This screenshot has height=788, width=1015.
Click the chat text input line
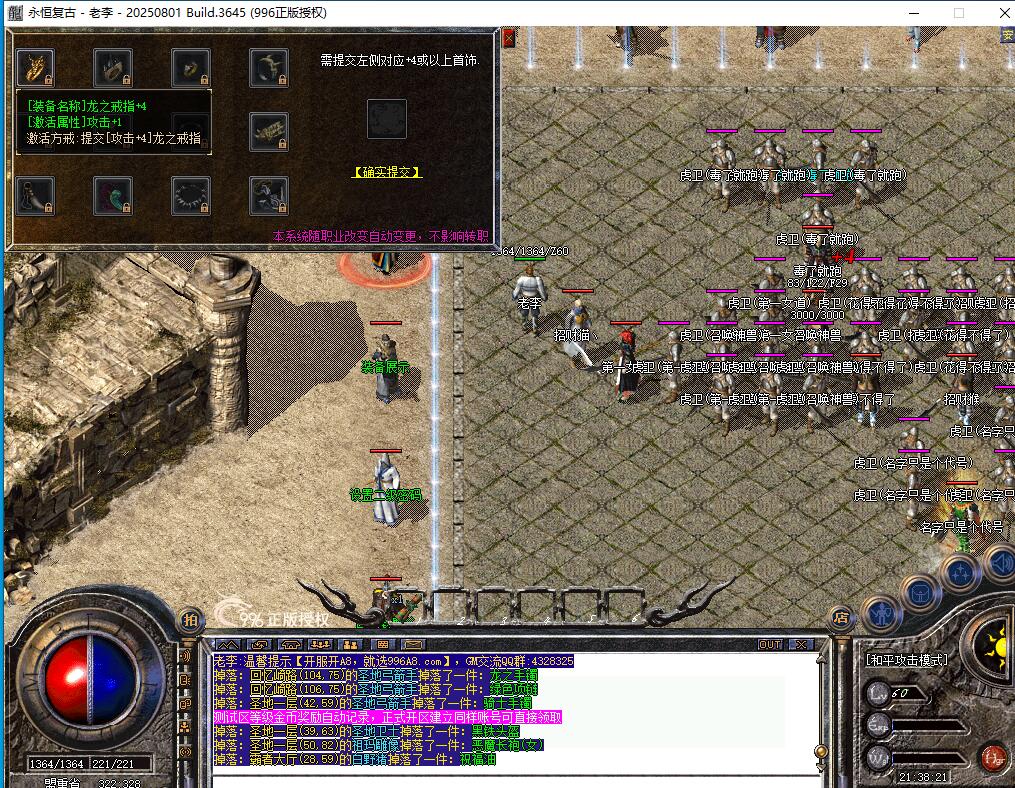510,779
